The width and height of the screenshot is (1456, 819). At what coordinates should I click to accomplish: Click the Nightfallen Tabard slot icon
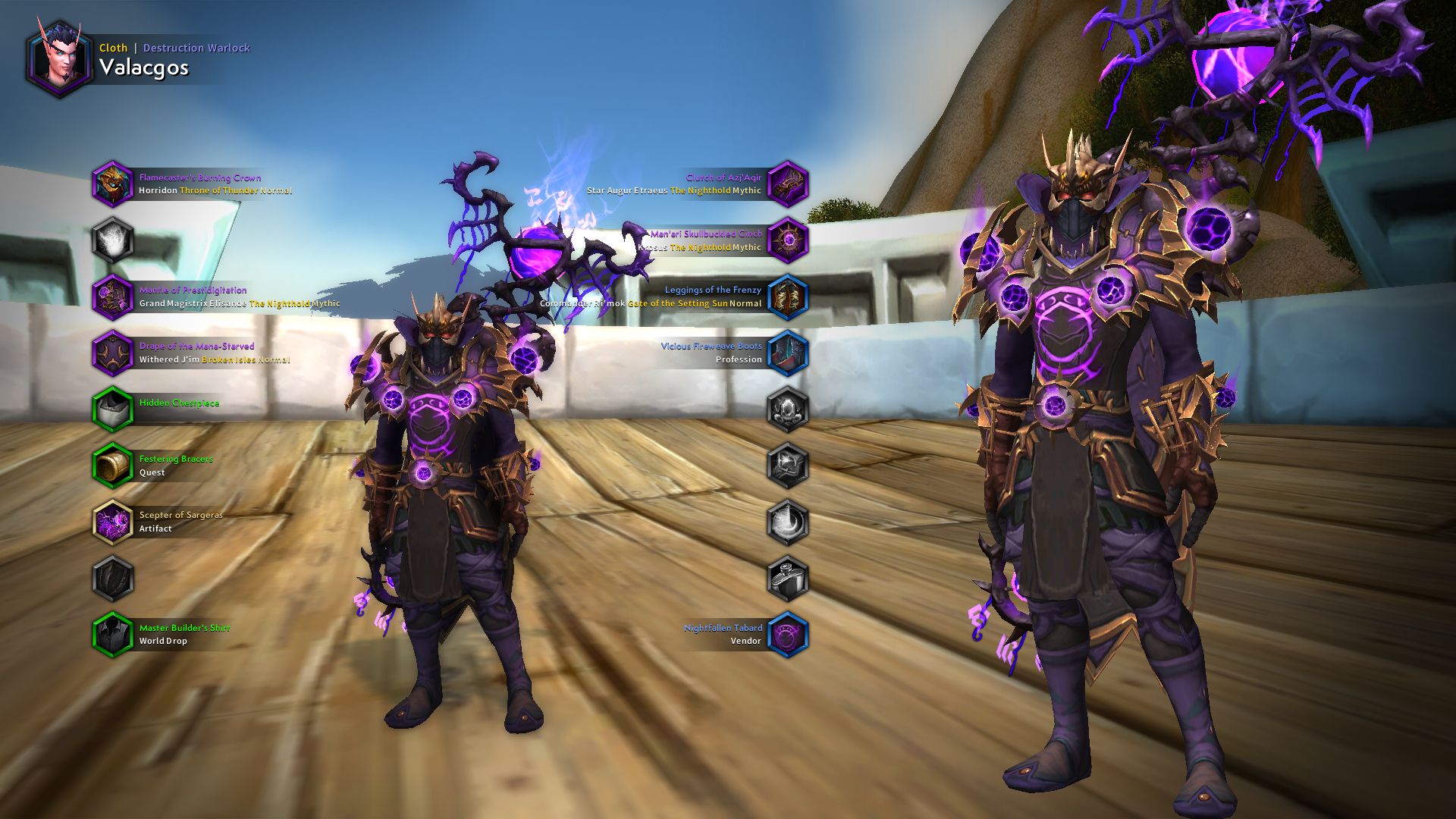tap(786, 634)
